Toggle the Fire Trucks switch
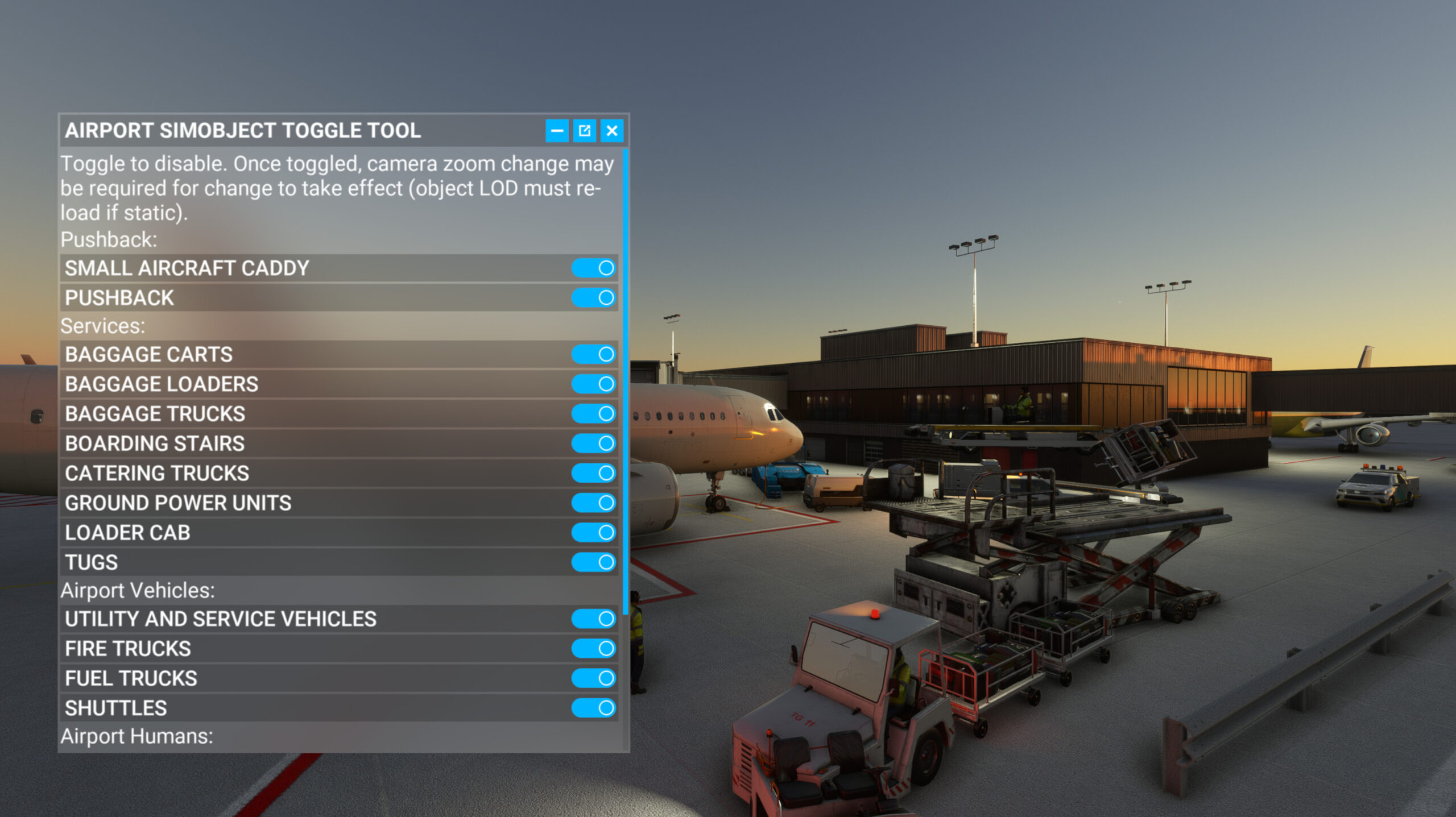This screenshot has height=817, width=1456. click(x=594, y=648)
